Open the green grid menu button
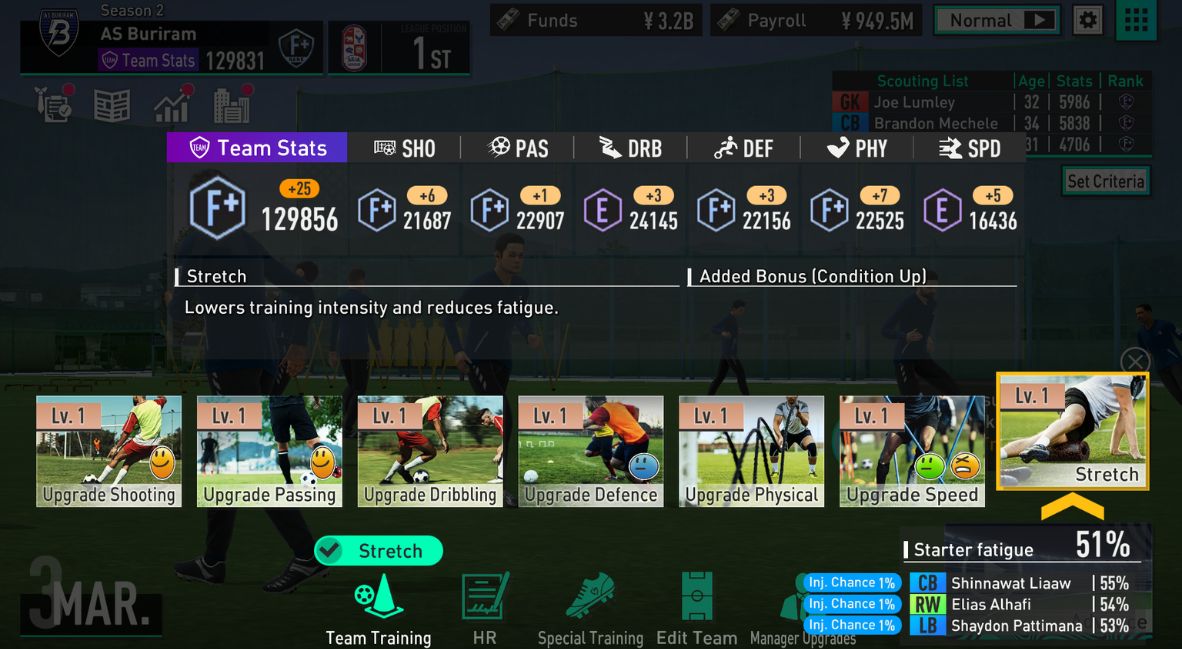Image resolution: width=1182 pixels, height=649 pixels. point(1135,20)
